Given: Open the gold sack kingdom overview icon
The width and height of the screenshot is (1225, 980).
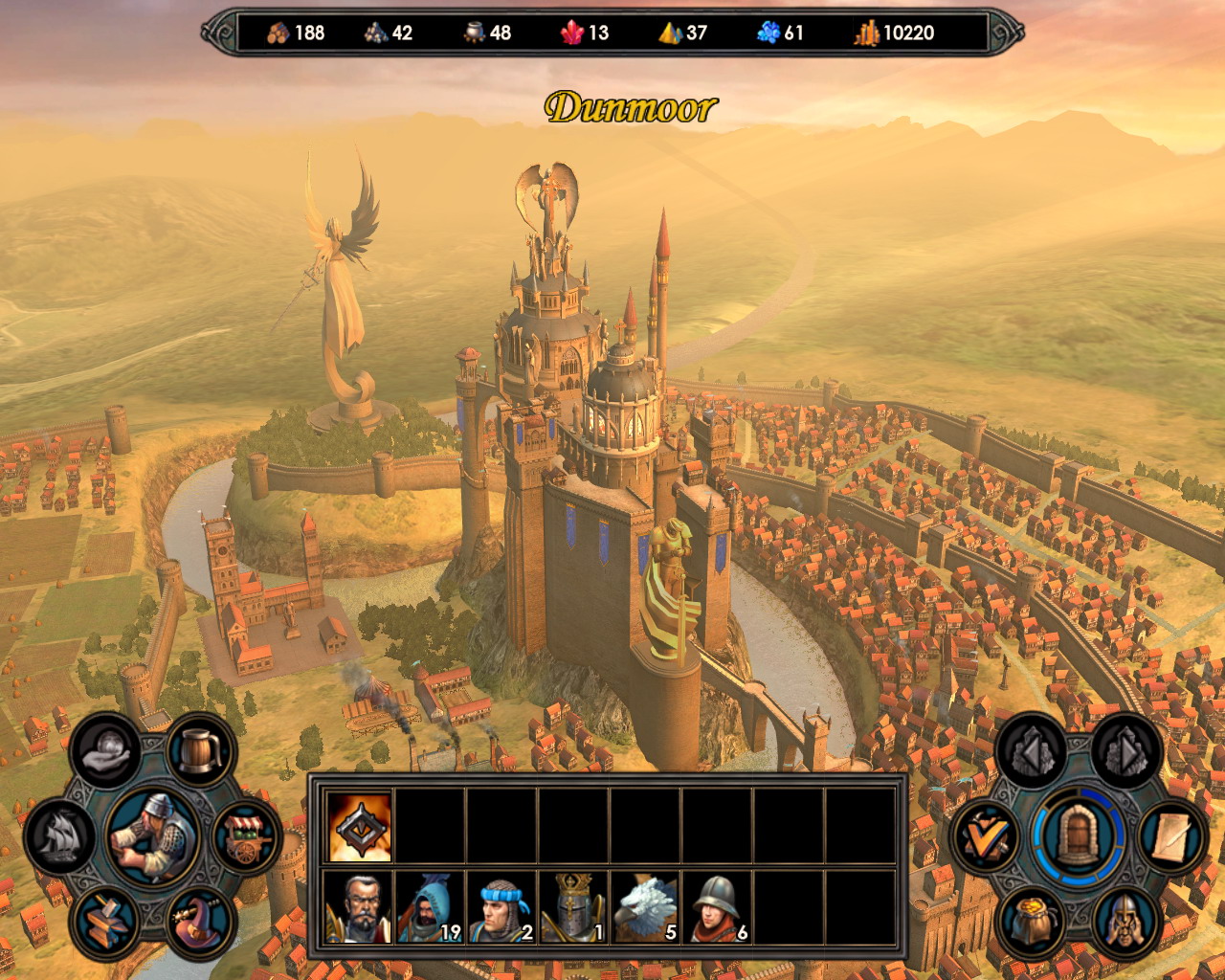Looking at the screenshot, I should click(x=1032, y=921).
